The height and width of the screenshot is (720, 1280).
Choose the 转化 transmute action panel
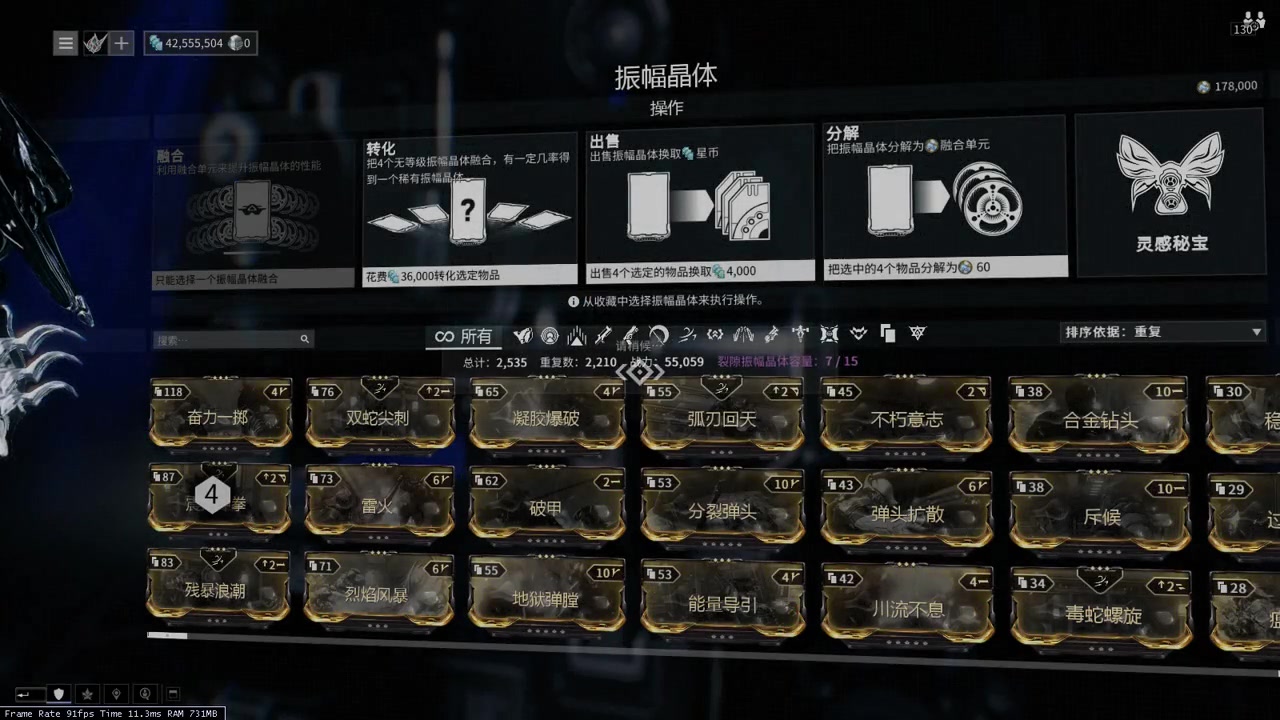[469, 208]
